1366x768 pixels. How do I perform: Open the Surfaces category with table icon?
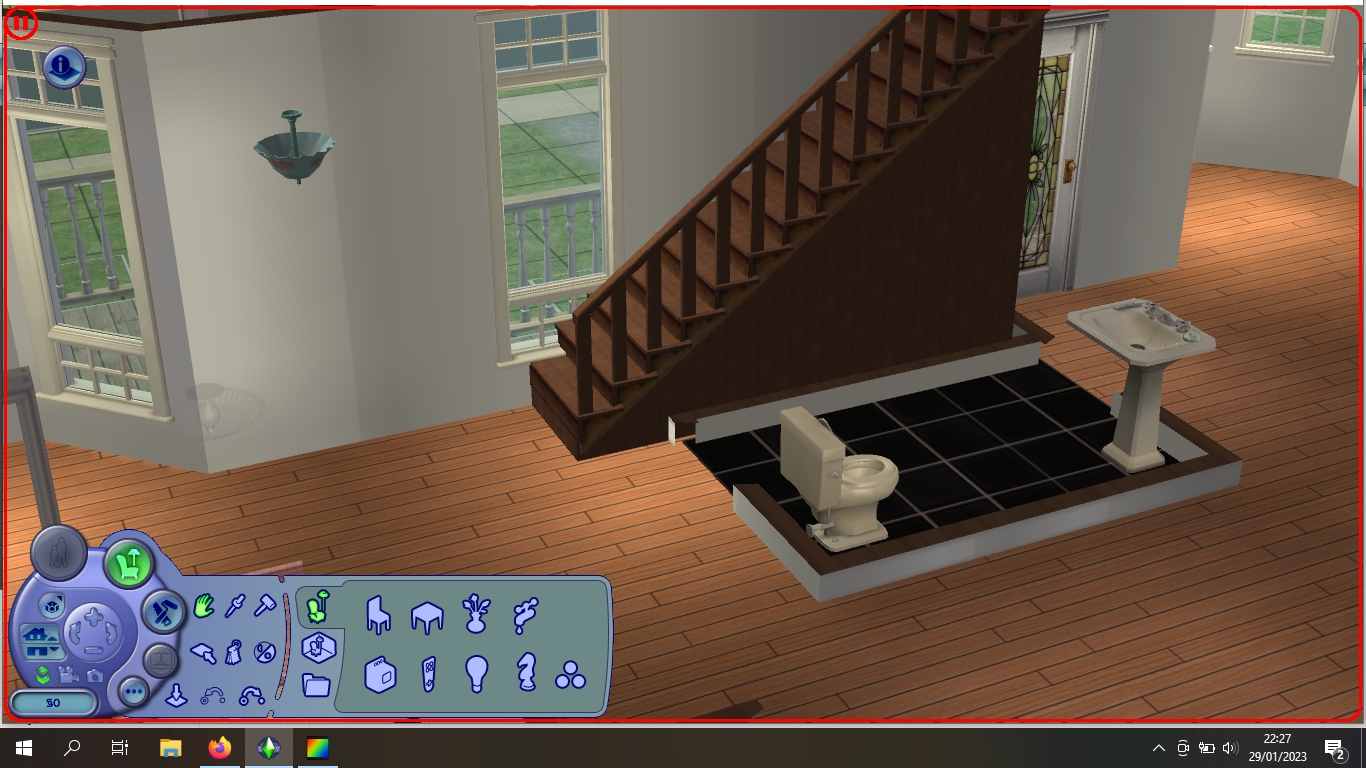pos(427,617)
